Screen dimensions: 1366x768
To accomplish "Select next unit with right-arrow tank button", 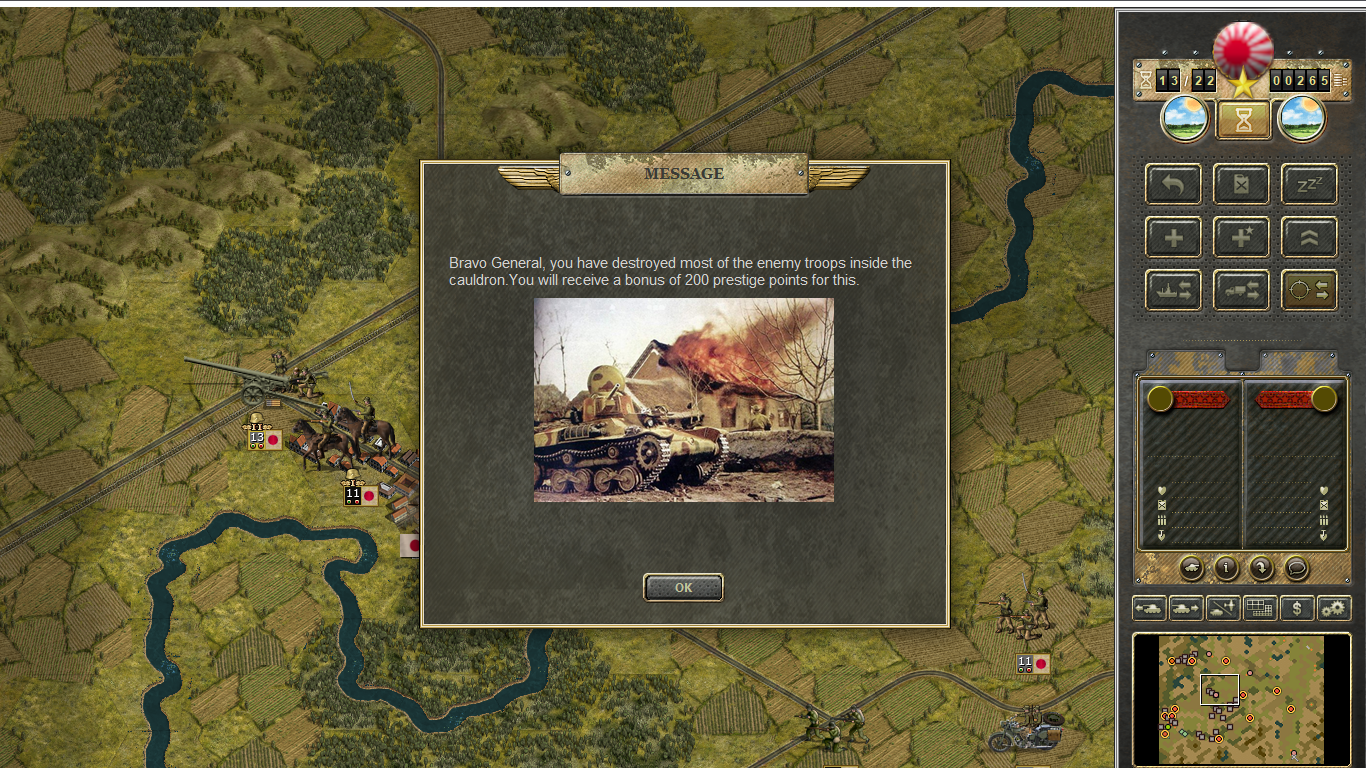I will (1186, 607).
